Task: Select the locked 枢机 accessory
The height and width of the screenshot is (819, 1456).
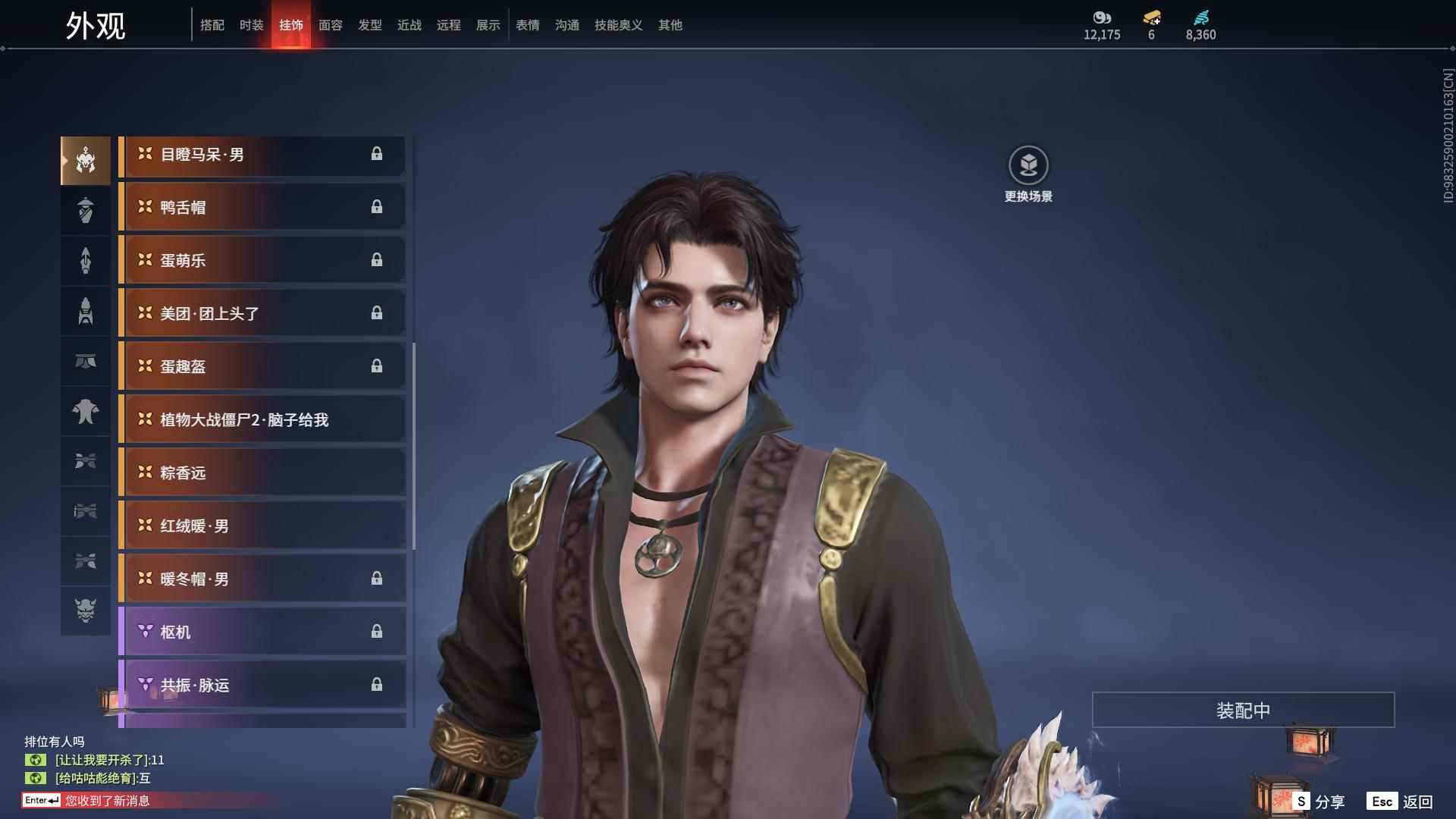Action: [x=262, y=632]
